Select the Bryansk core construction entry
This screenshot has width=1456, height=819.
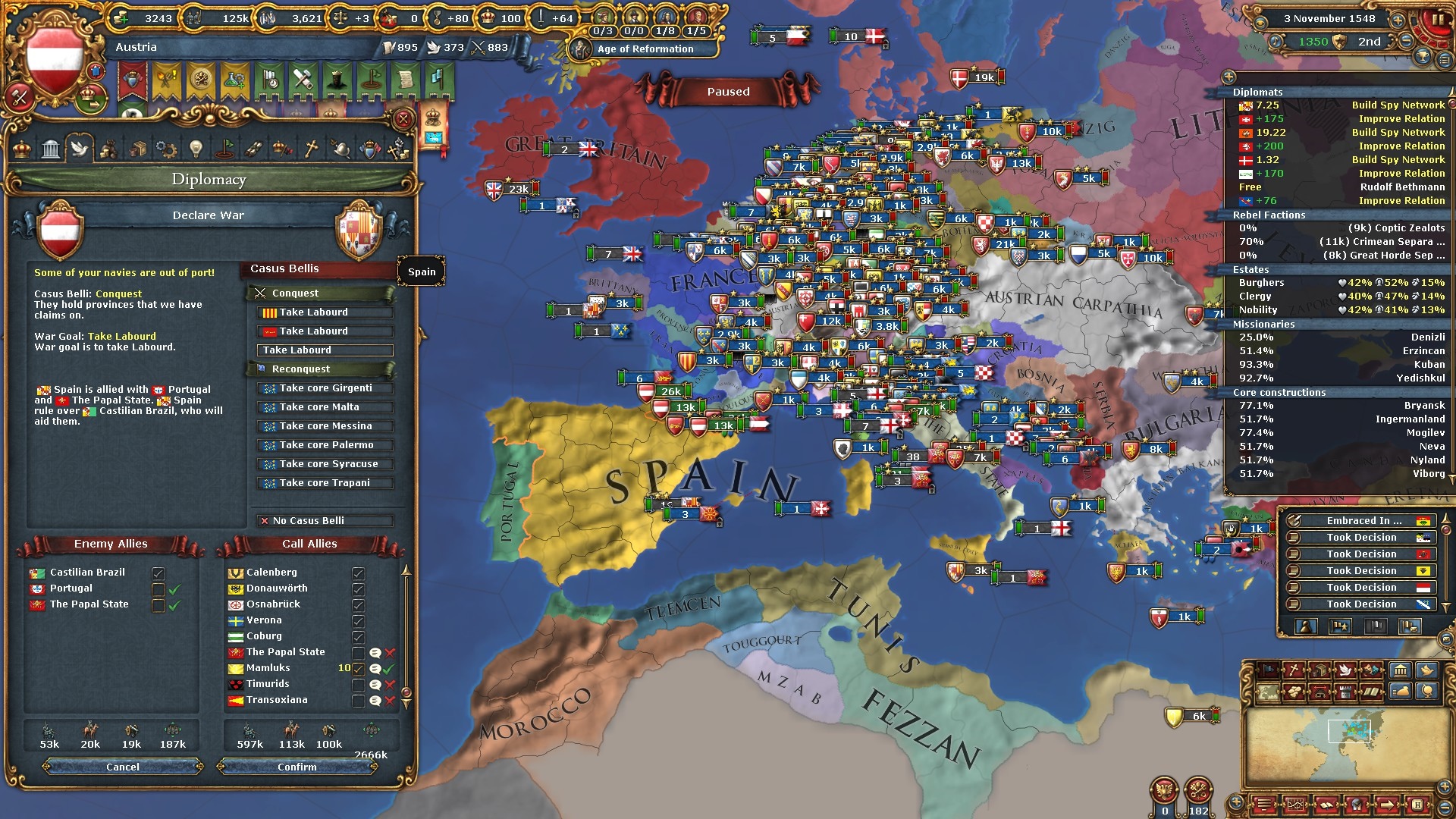coord(1341,406)
